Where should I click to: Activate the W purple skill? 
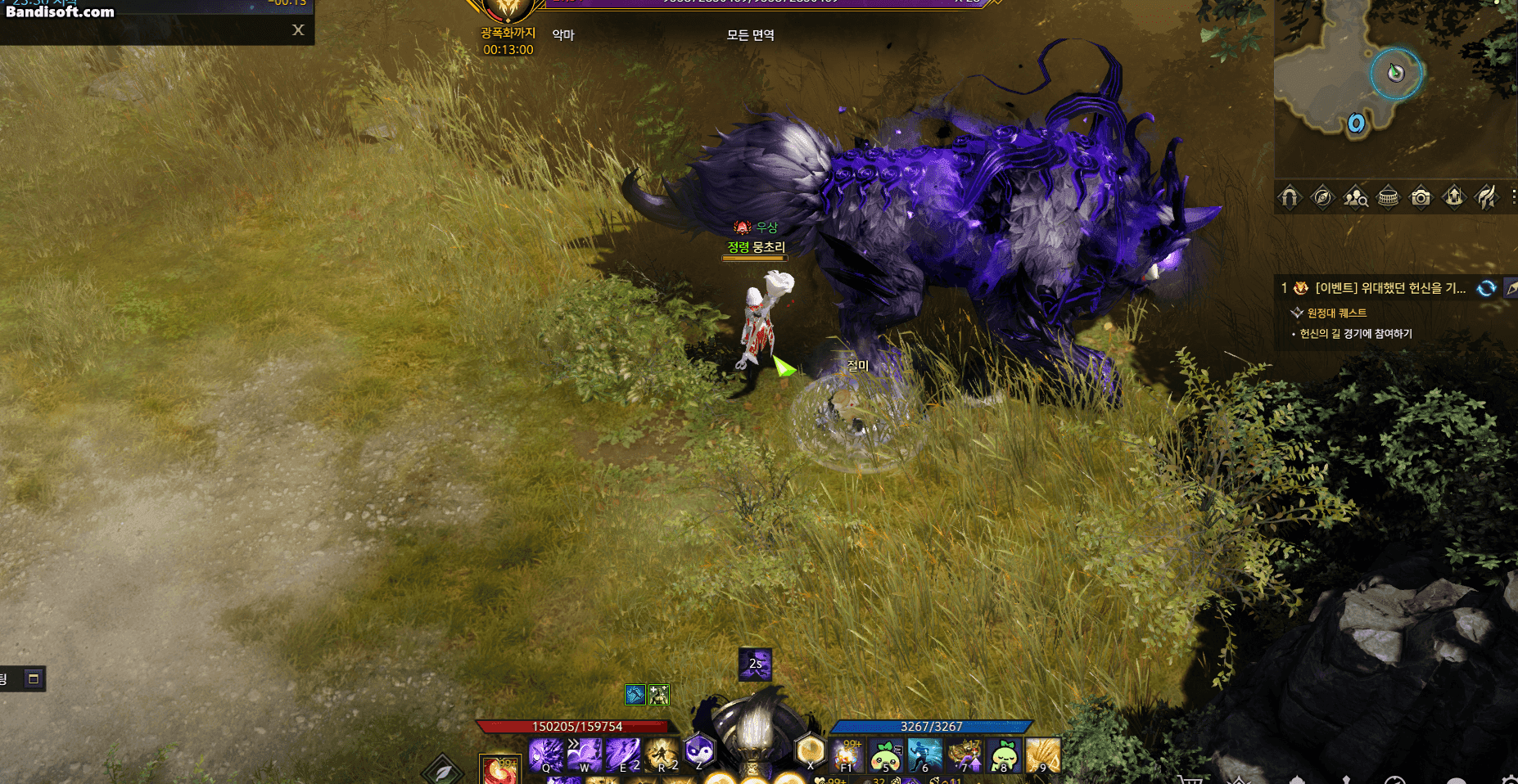(x=585, y=755)
